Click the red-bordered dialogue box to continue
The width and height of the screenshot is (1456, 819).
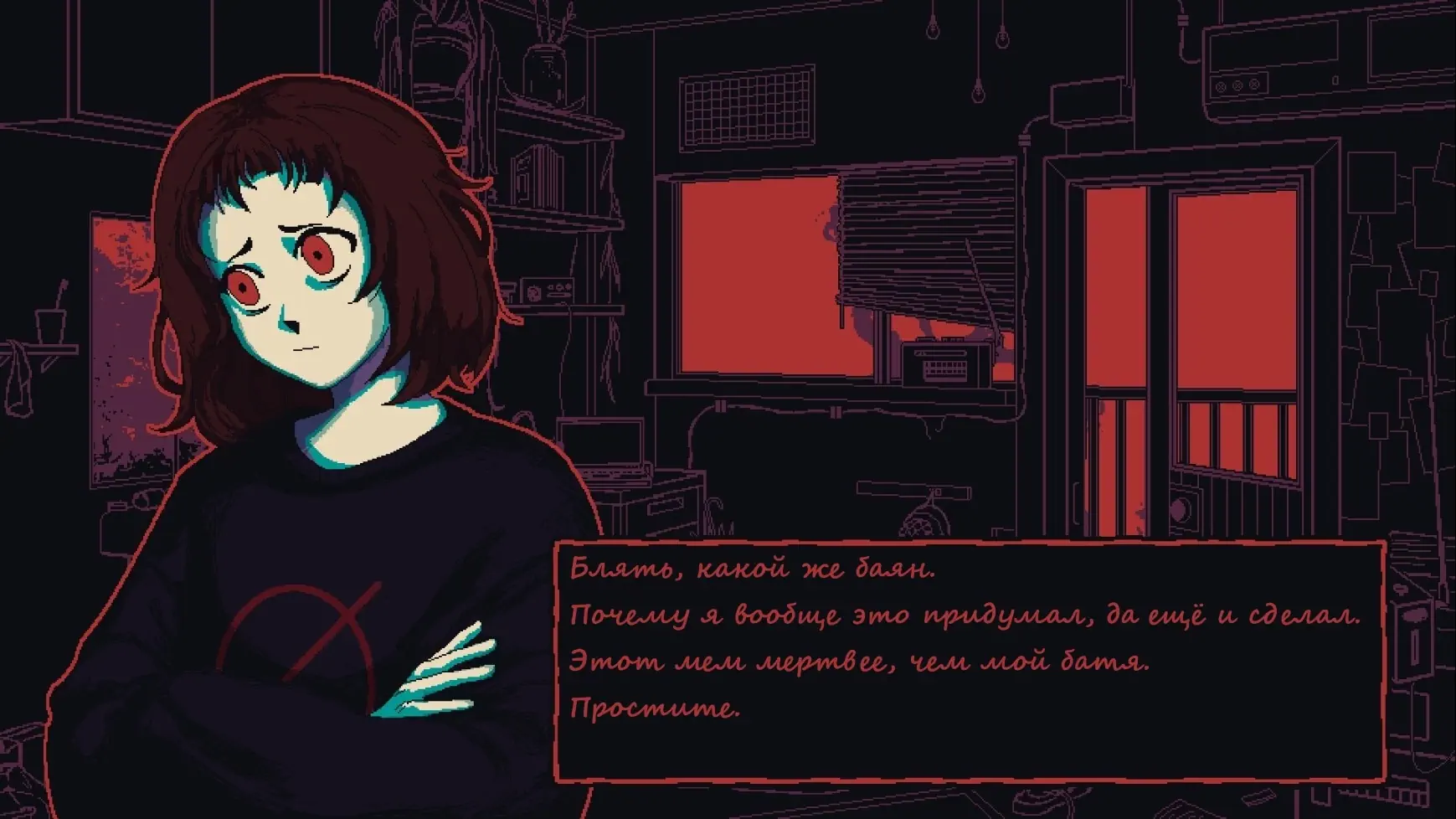[970, 662]
